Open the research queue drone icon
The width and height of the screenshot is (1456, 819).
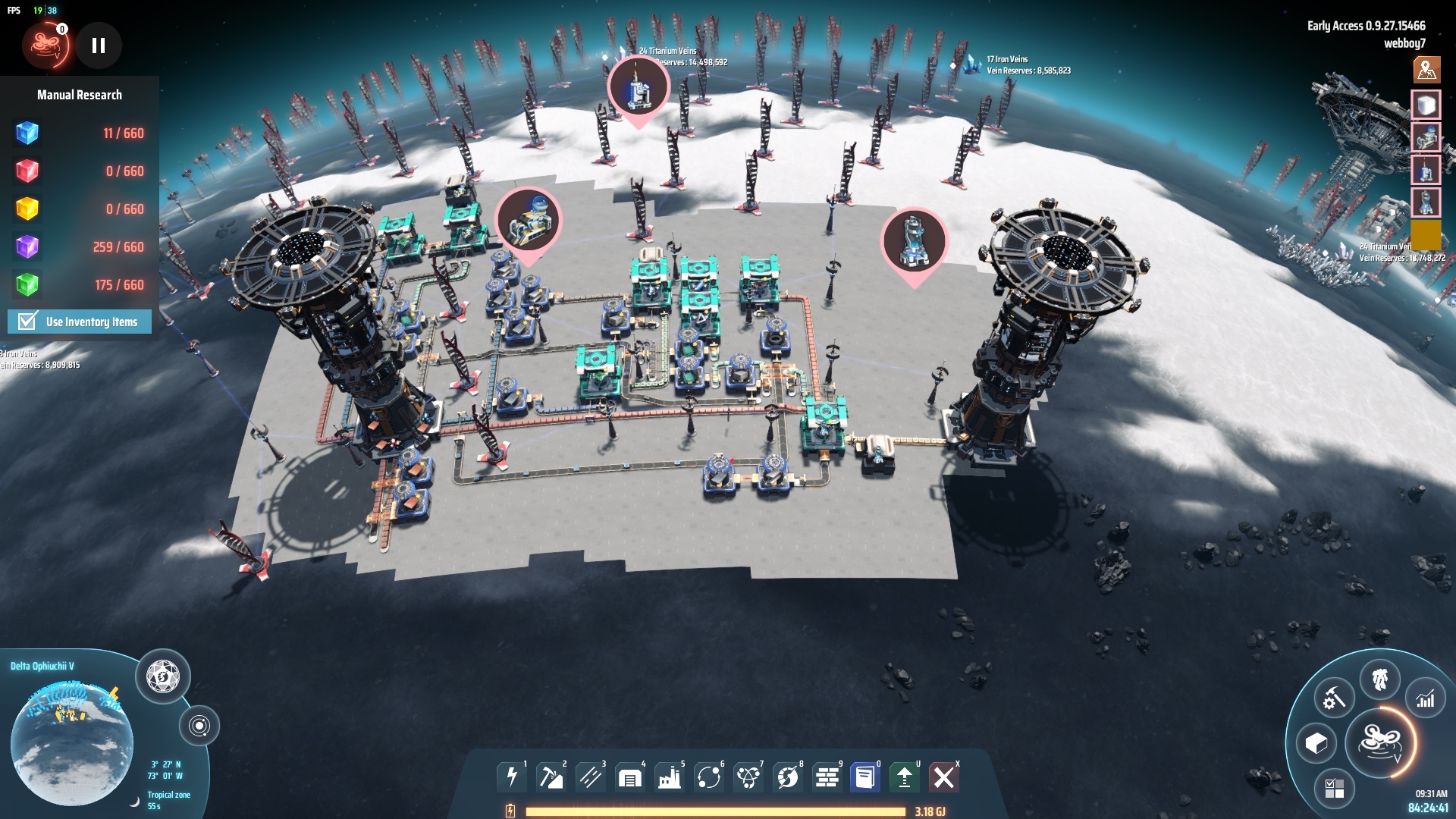(x=45, y=45)
